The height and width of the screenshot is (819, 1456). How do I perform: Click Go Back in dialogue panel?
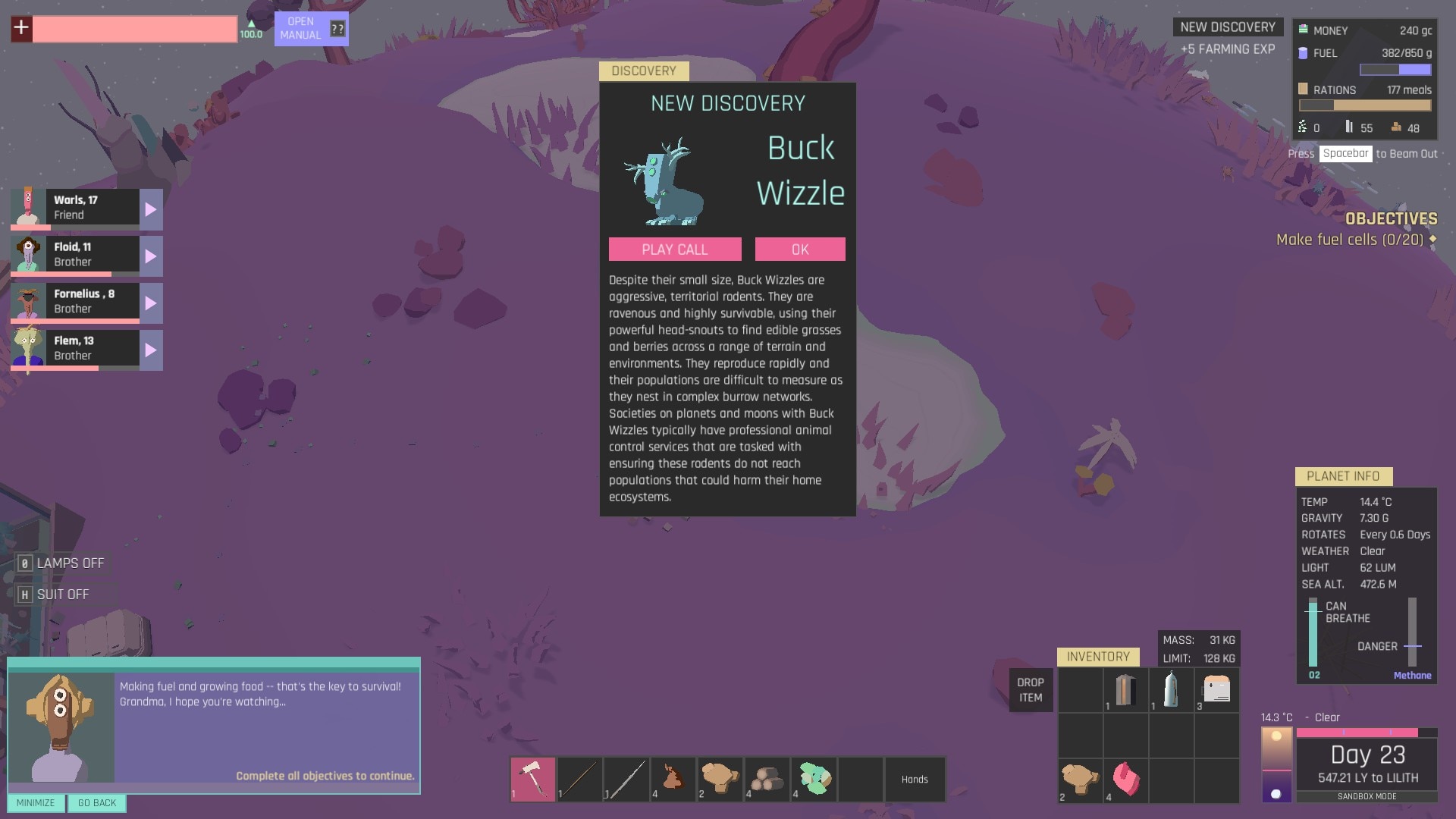[x=97, y=803]
